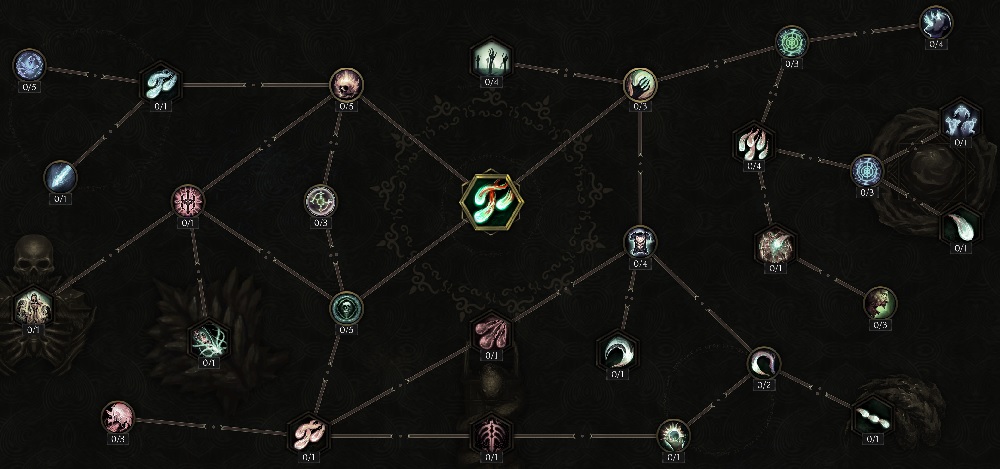This screenshot has width=1000, height=469.
Task: Pick the green spiked claw hand node
Action: pos(672,434)
